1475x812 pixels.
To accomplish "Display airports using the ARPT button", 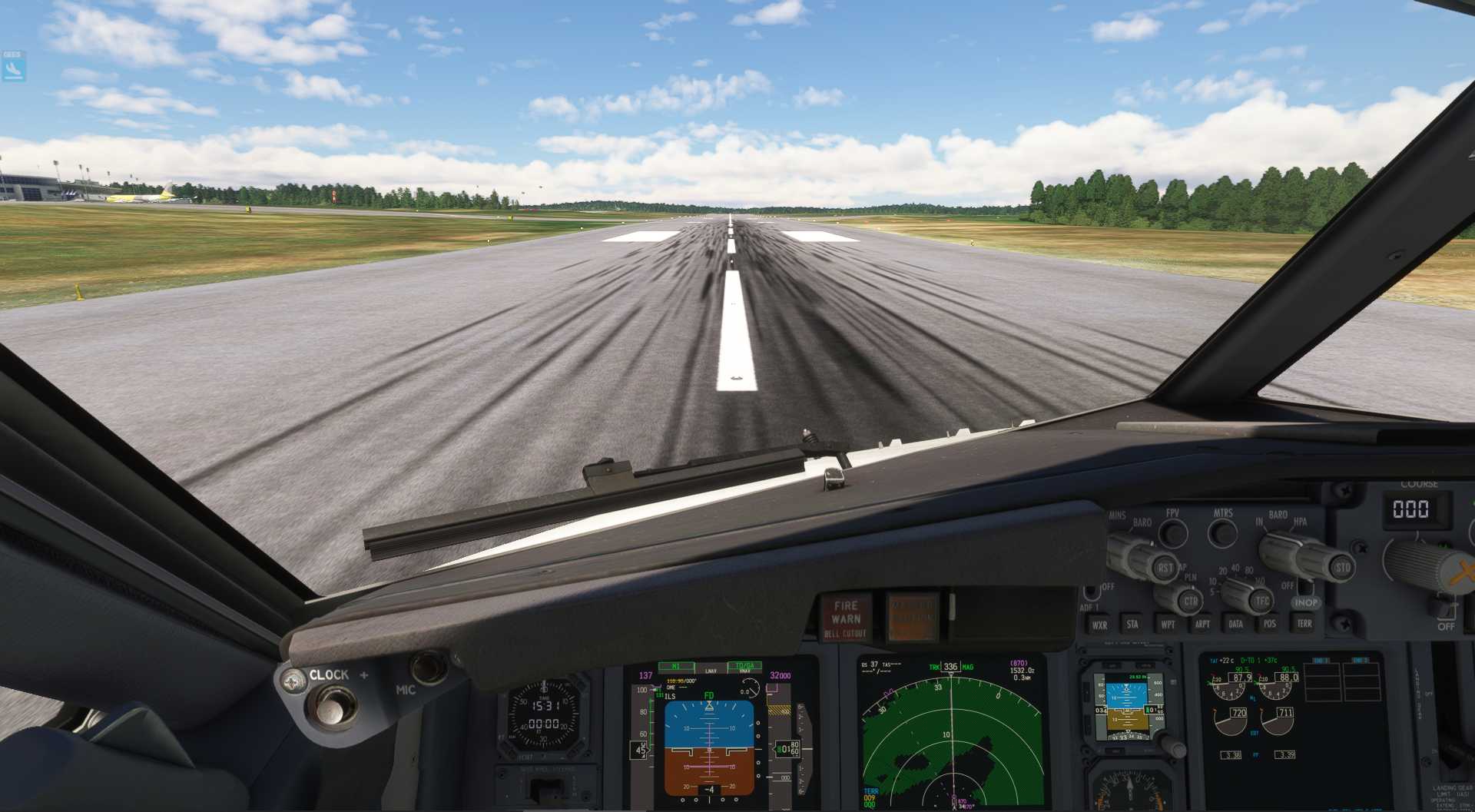I will click(1202, 624).
